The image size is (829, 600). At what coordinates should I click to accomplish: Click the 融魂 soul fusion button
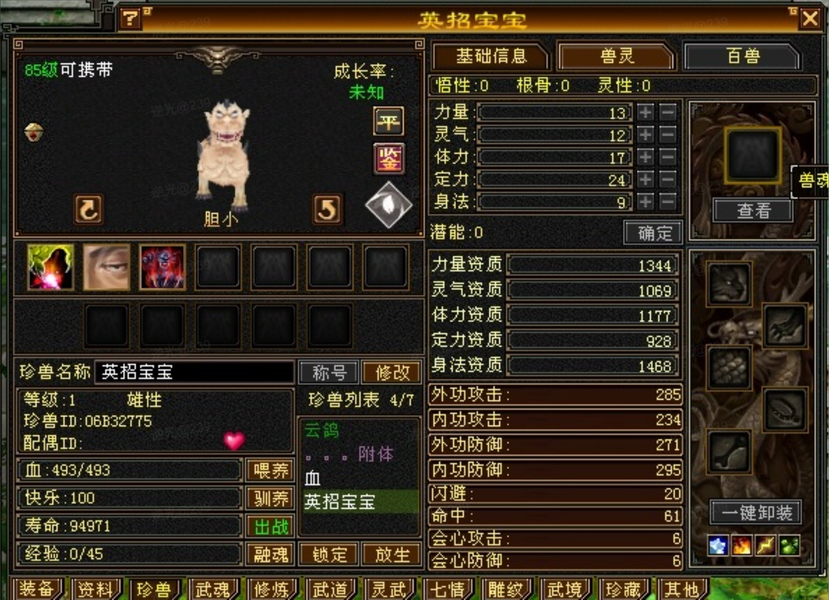point(269,554)
